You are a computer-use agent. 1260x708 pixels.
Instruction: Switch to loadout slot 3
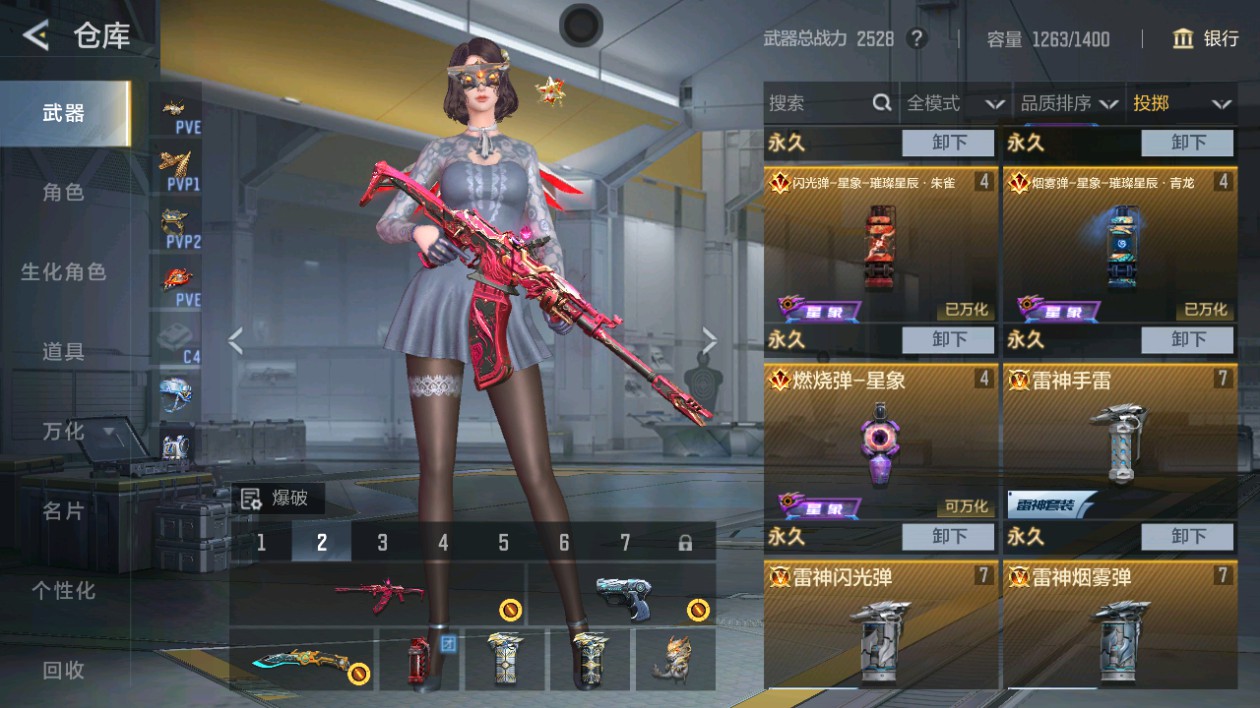[x=382, y=542]
